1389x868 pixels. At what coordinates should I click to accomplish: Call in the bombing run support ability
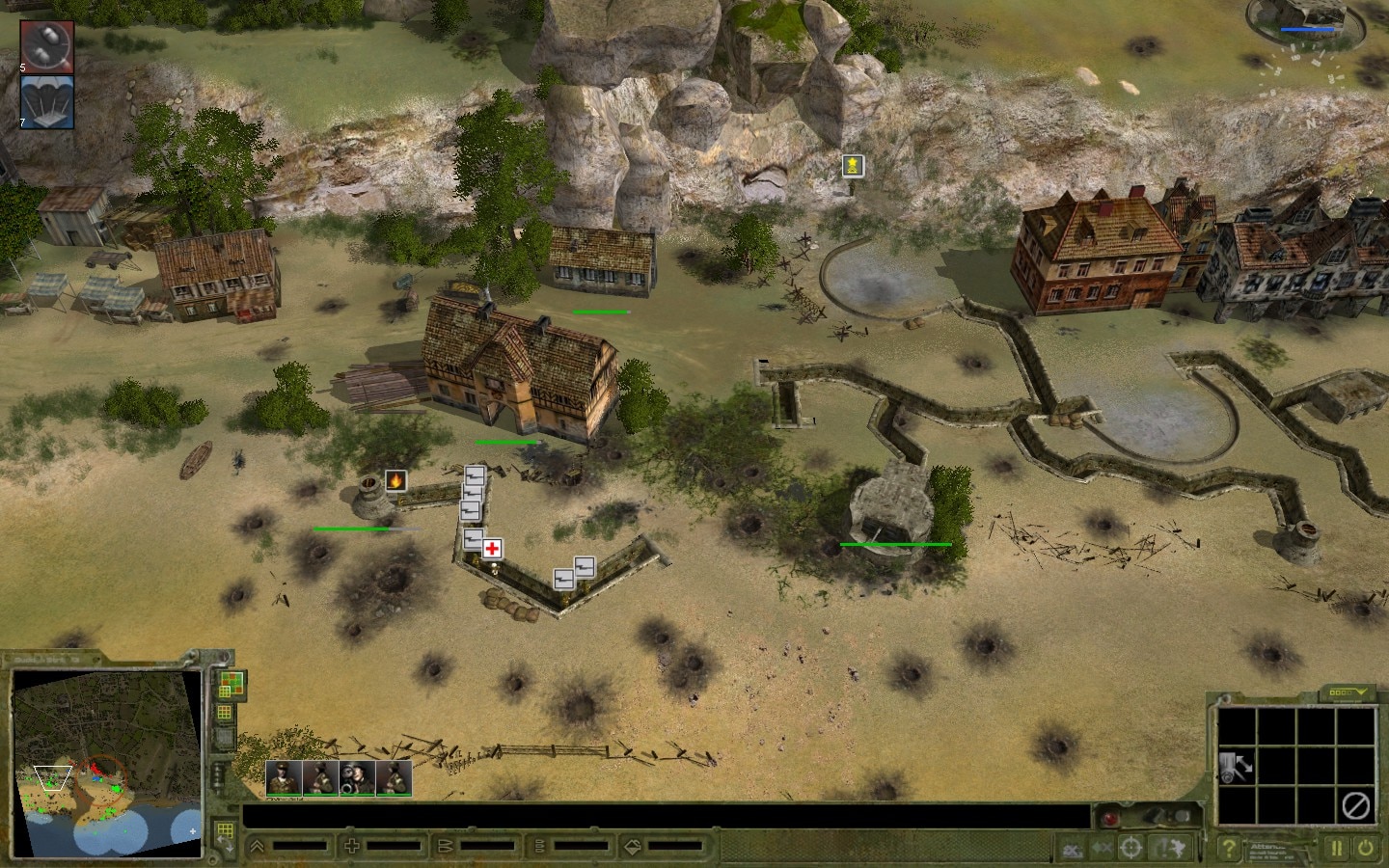pyautogui.click(x=46, y=45)
